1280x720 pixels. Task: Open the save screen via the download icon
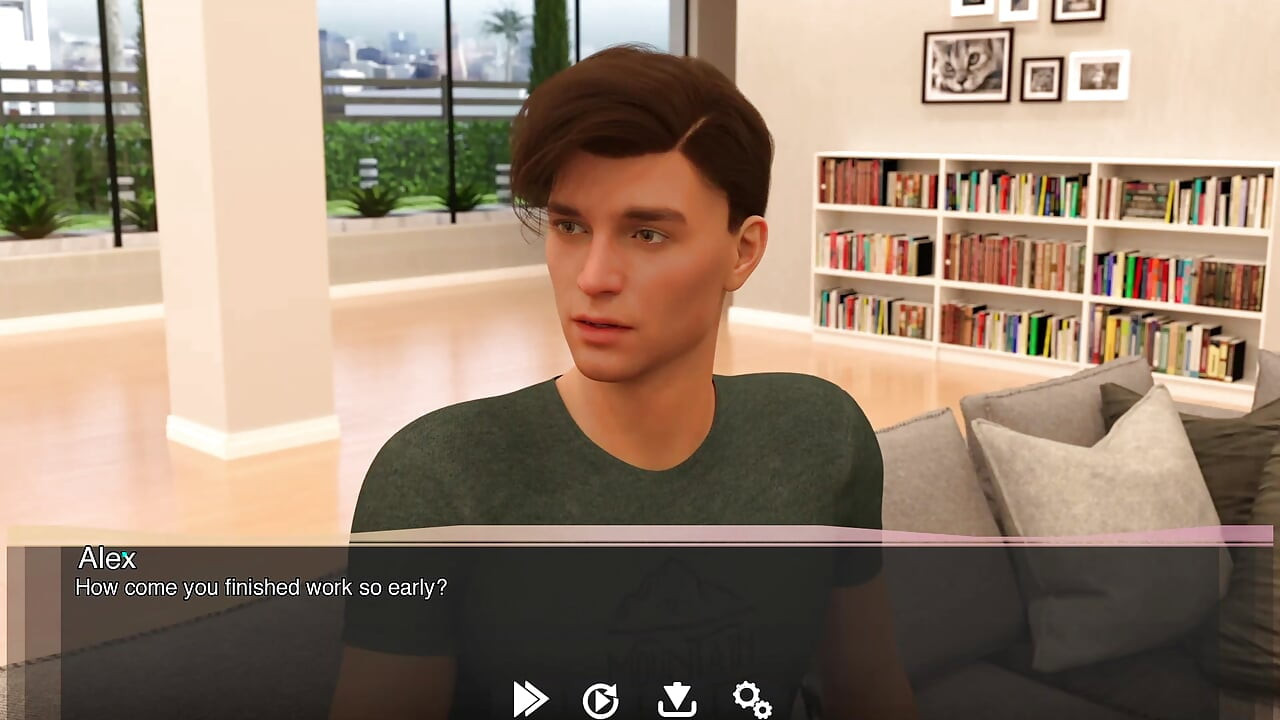(x=678, y=698)
